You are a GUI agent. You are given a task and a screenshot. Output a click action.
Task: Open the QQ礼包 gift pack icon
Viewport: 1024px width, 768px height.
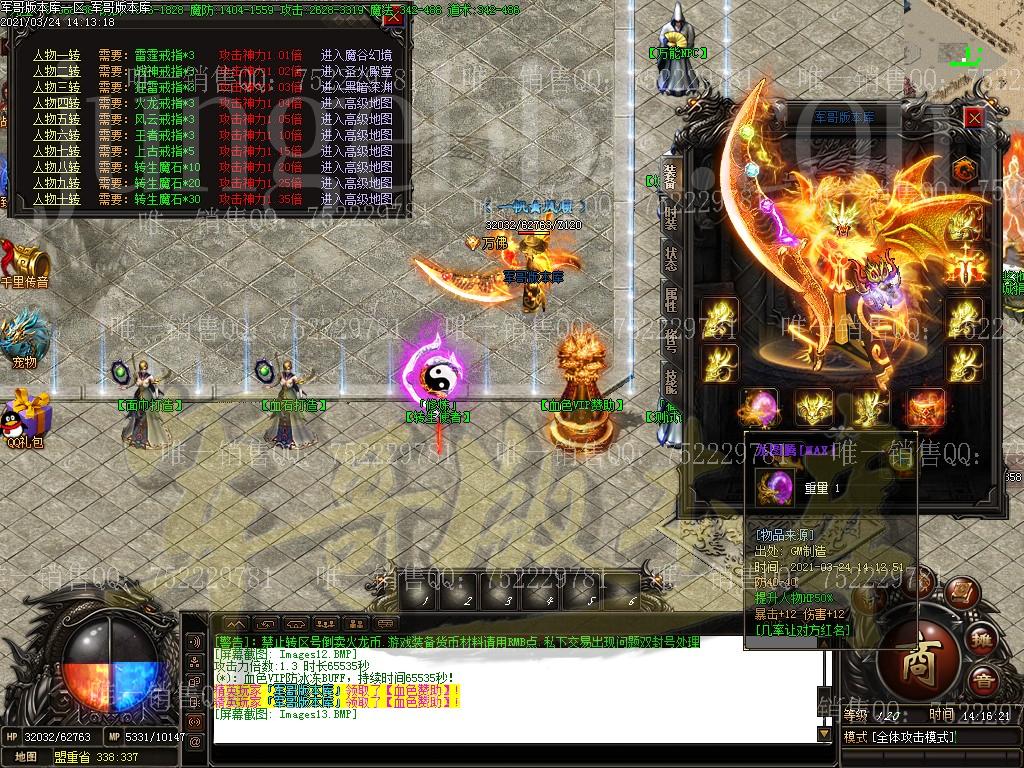(26, 414)
